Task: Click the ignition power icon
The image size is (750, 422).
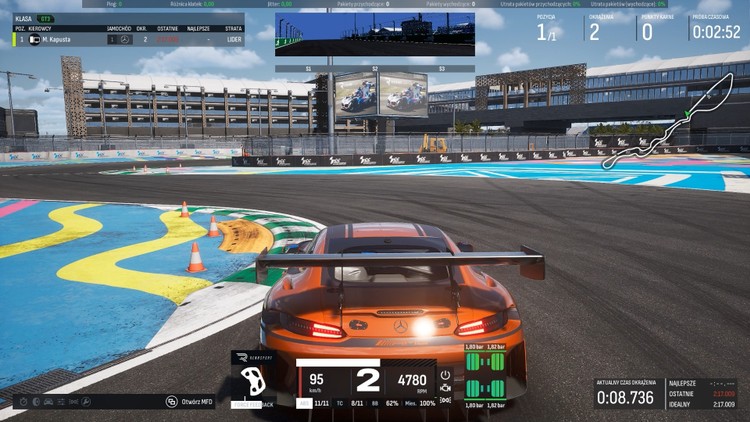Action: (445, 376)
